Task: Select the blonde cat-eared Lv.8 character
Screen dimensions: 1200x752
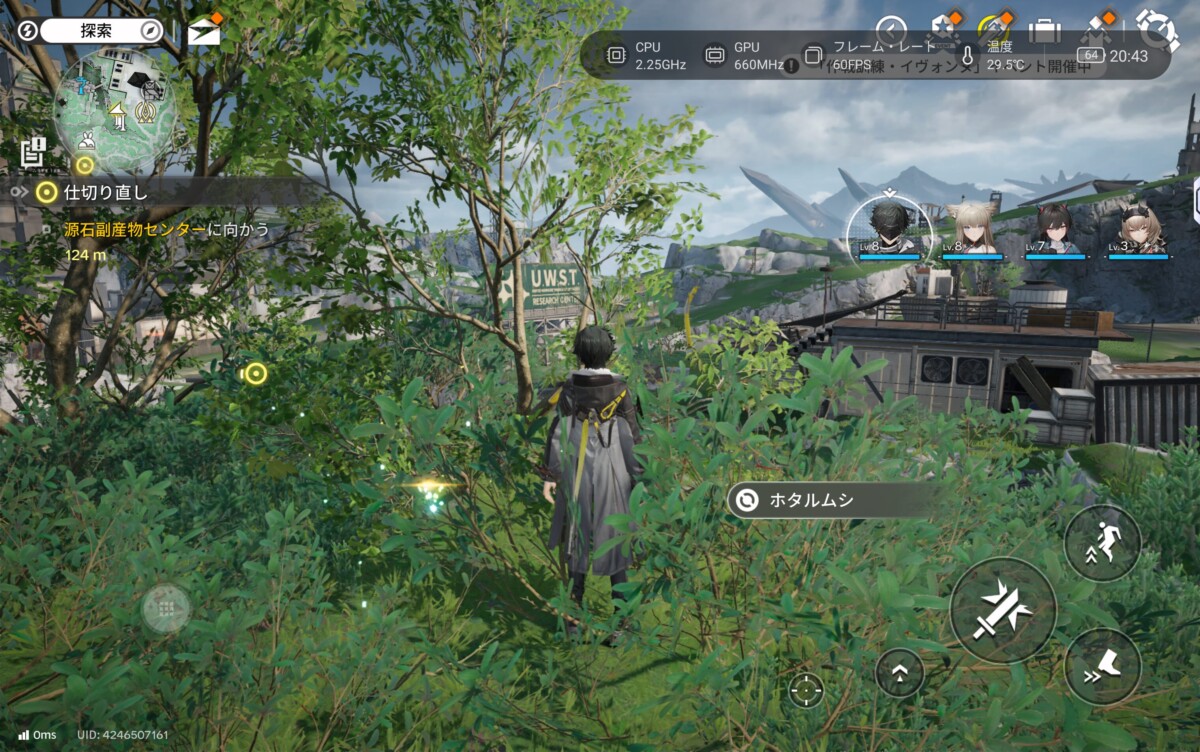Action: pos(971,230)
